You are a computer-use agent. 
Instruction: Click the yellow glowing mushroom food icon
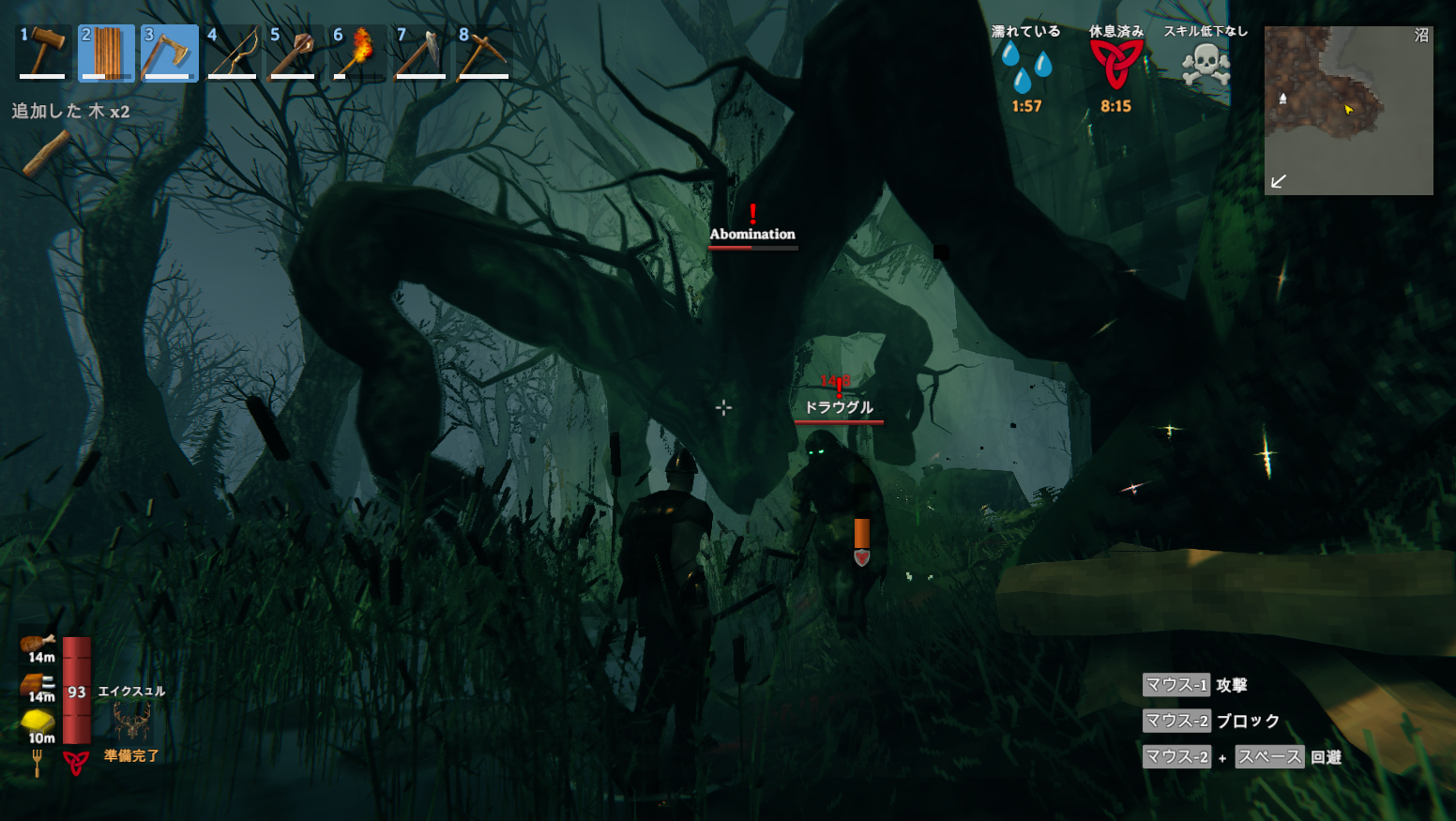coord(38,721)
